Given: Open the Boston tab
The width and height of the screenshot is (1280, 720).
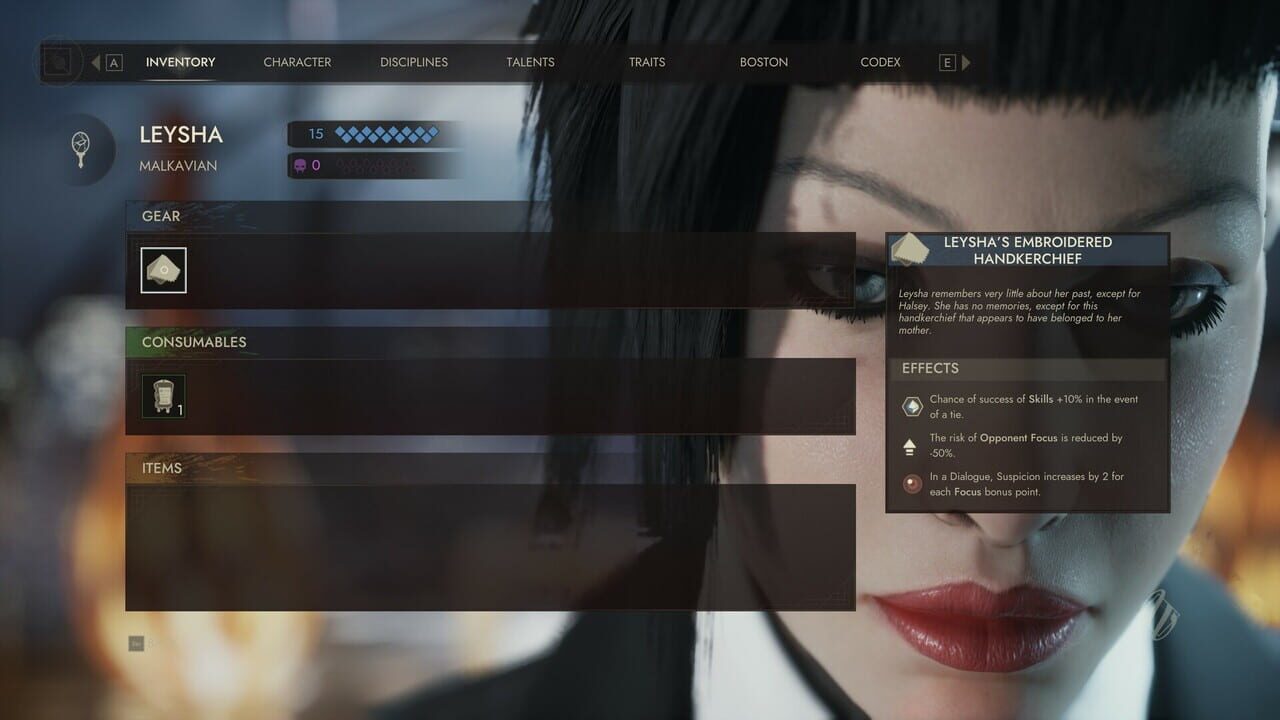Looking at the screenshot, I should [x=764, y=62].
